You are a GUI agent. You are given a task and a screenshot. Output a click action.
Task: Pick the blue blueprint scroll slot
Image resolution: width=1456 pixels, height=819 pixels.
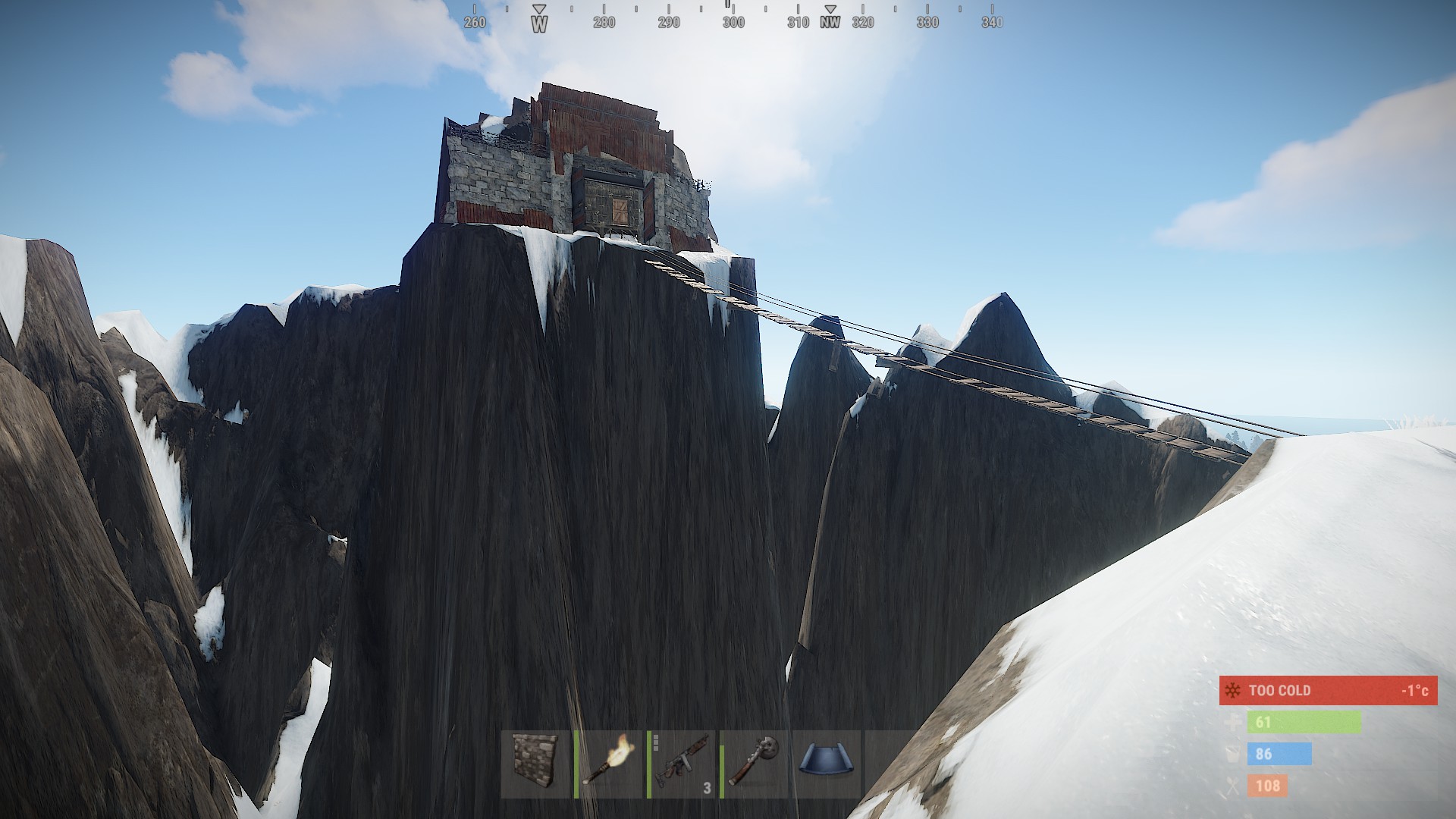coord(827,764)
